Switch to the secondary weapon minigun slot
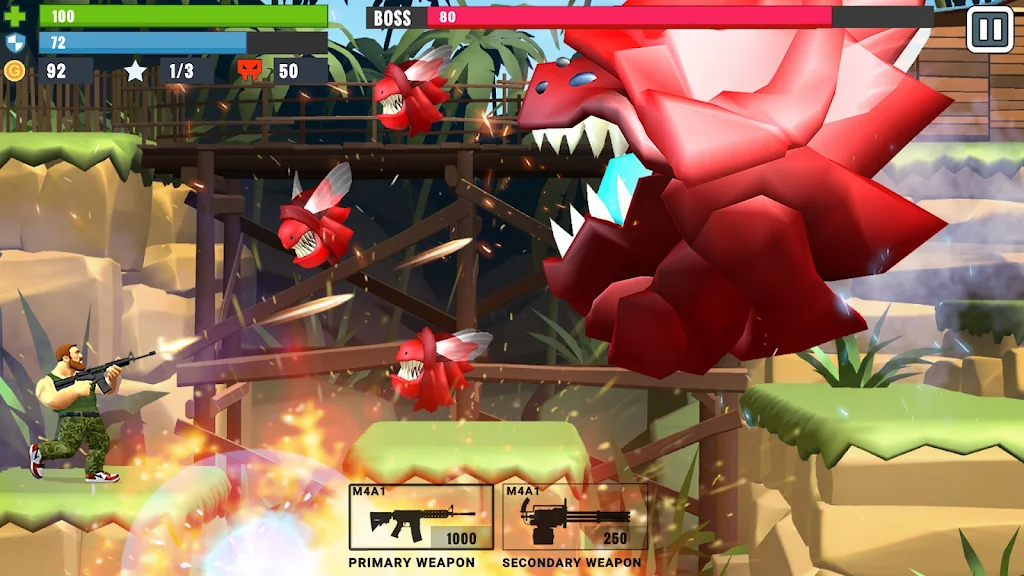The height and width of the screenshot is (576, 1024). point(574,517)
